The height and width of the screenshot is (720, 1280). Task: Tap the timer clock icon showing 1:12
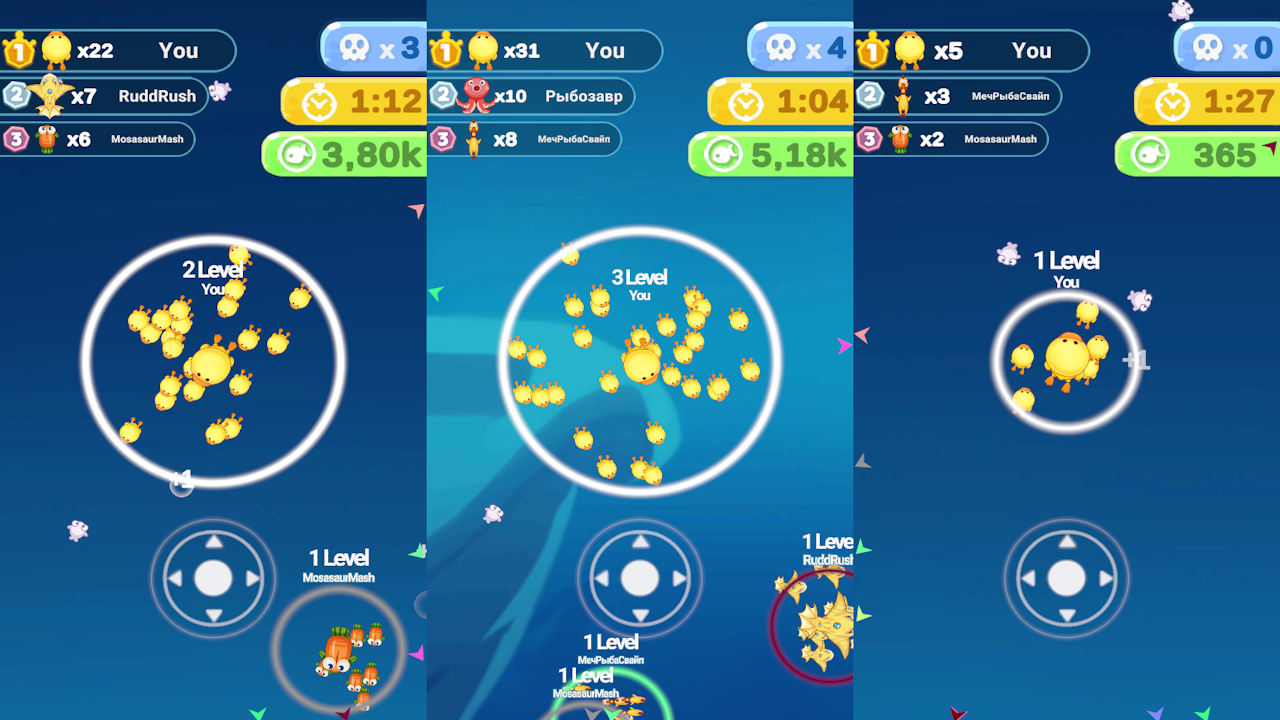click(320, 103)
